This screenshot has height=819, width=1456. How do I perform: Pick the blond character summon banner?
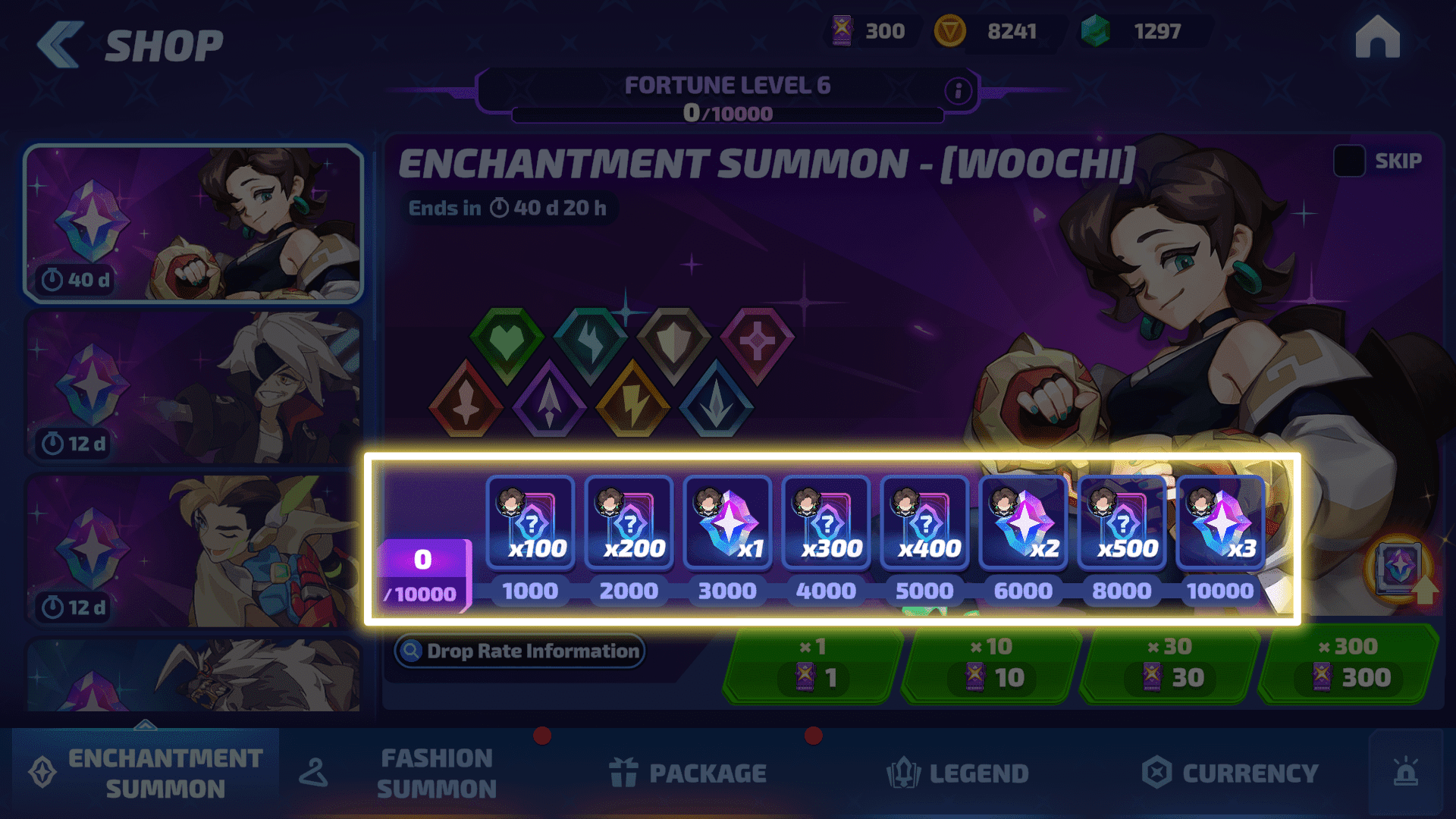coord(193,551)
